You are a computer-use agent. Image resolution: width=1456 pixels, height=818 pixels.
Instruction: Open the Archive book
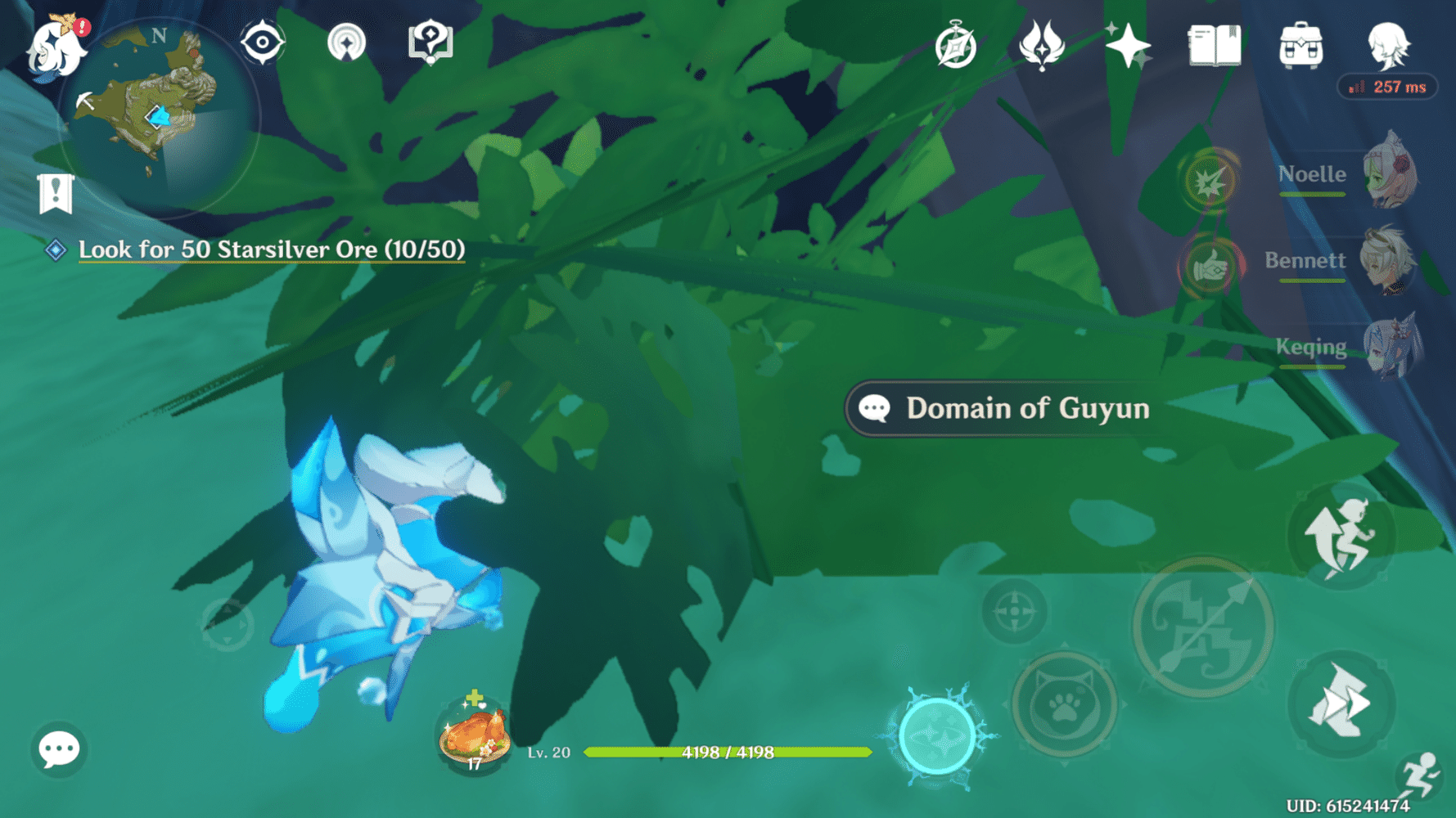click(x=1214, y=47)
